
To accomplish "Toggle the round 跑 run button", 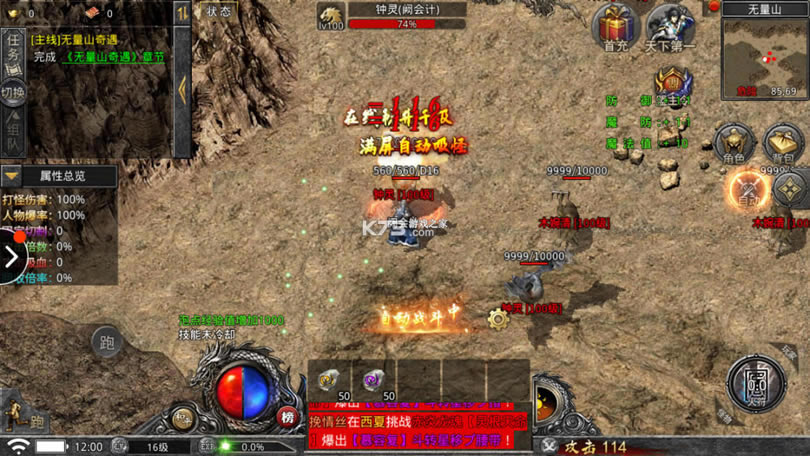I will point(108,342).
